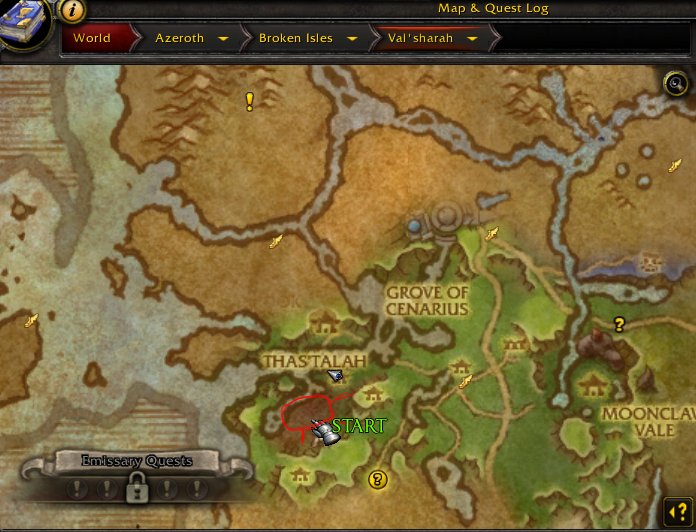Screen dimensions: 696x532
Task: Click the yellow exclamation quest marker
Action: coord(250,101)
